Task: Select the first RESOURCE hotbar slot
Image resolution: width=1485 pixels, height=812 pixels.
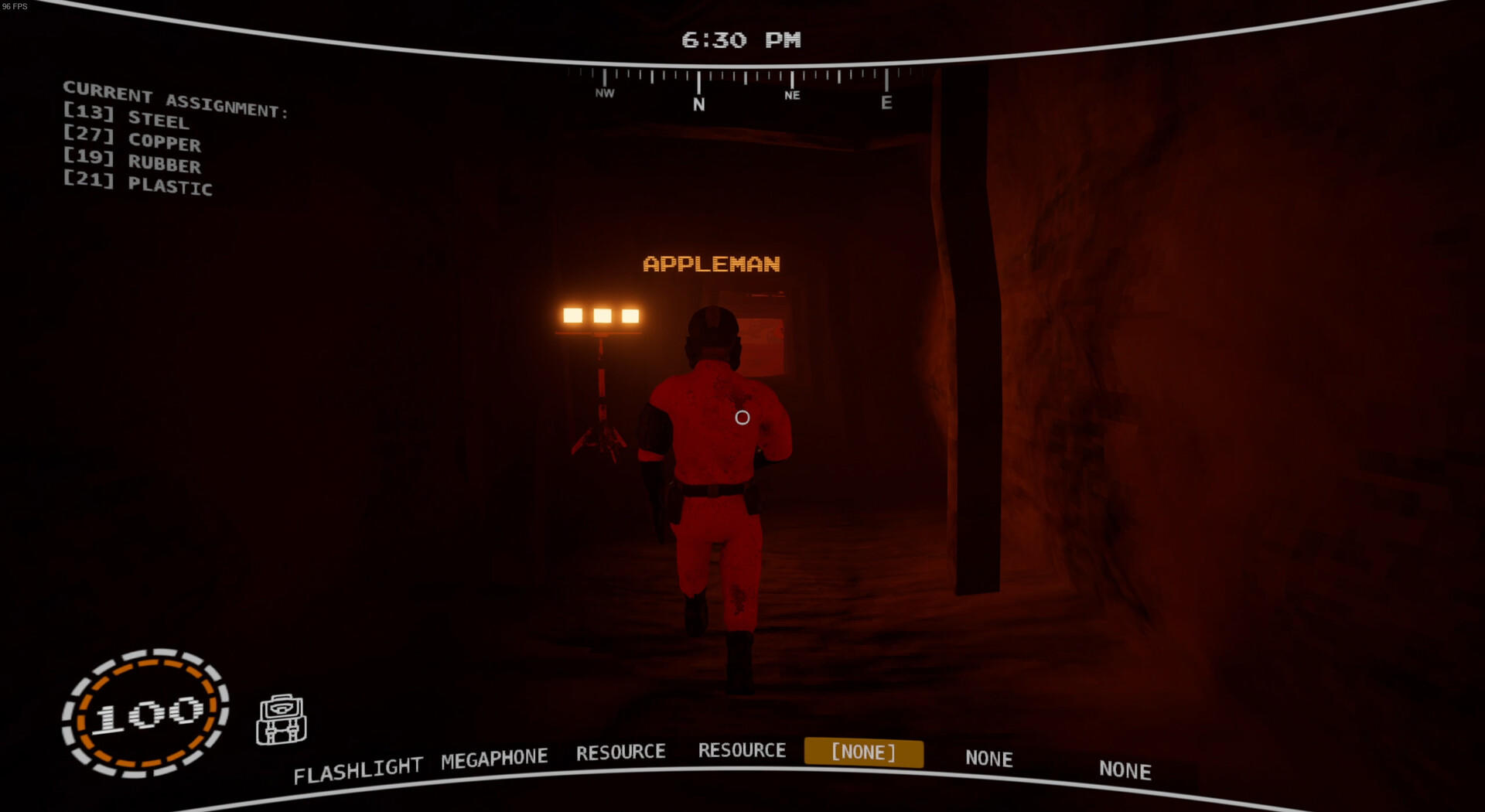Action: click(x=620, y=752)
